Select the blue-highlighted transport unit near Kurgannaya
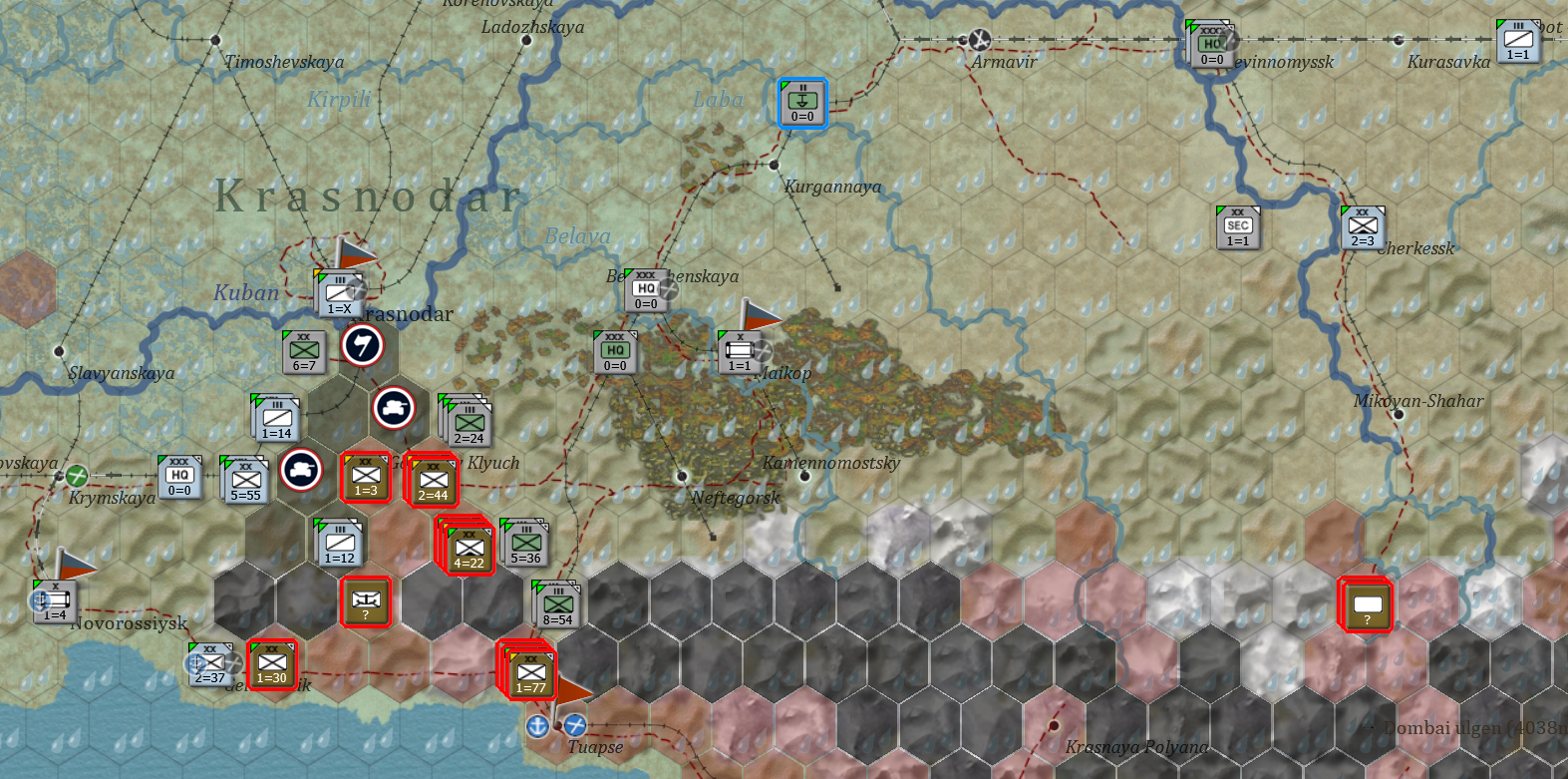Screen dimensions: 1568x779 click(x=801, y=102)
